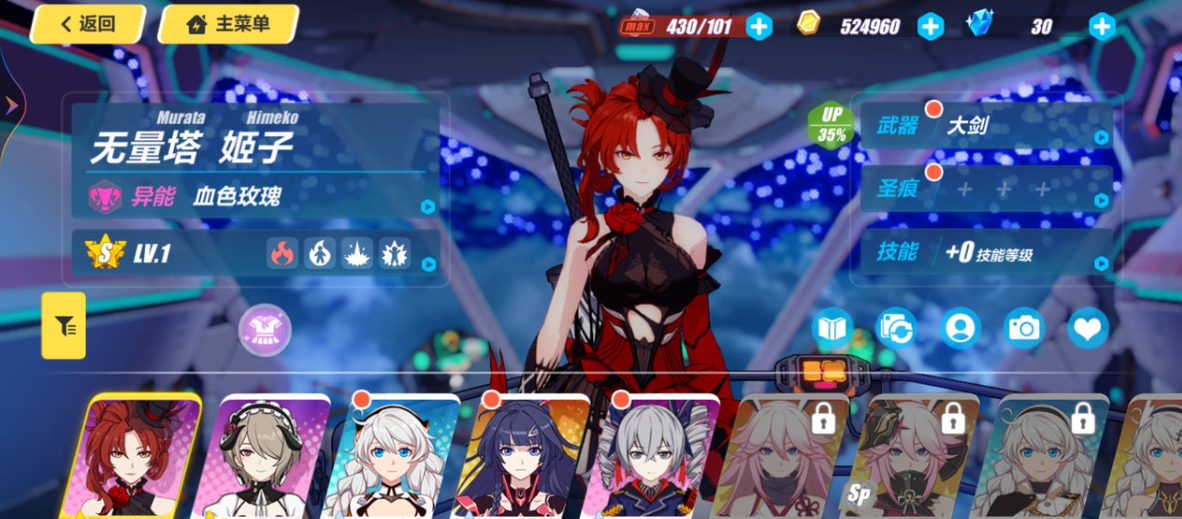Screen dimensions: 1182x519
Task: Select the dark purple-haired character card
Action: [518, 460]
